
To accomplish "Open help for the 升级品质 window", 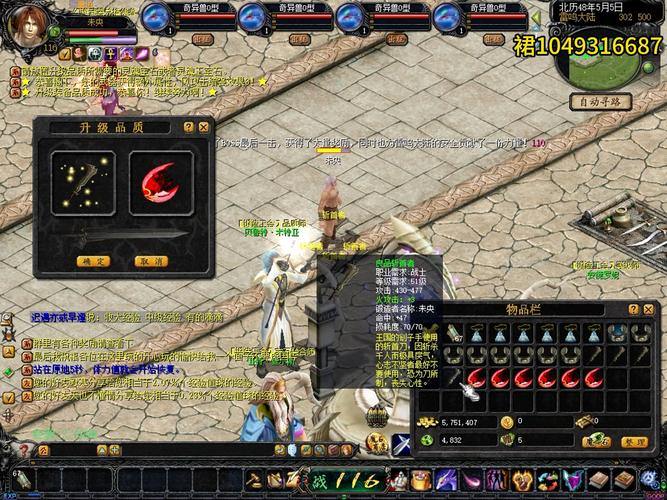I will point(188,127).
